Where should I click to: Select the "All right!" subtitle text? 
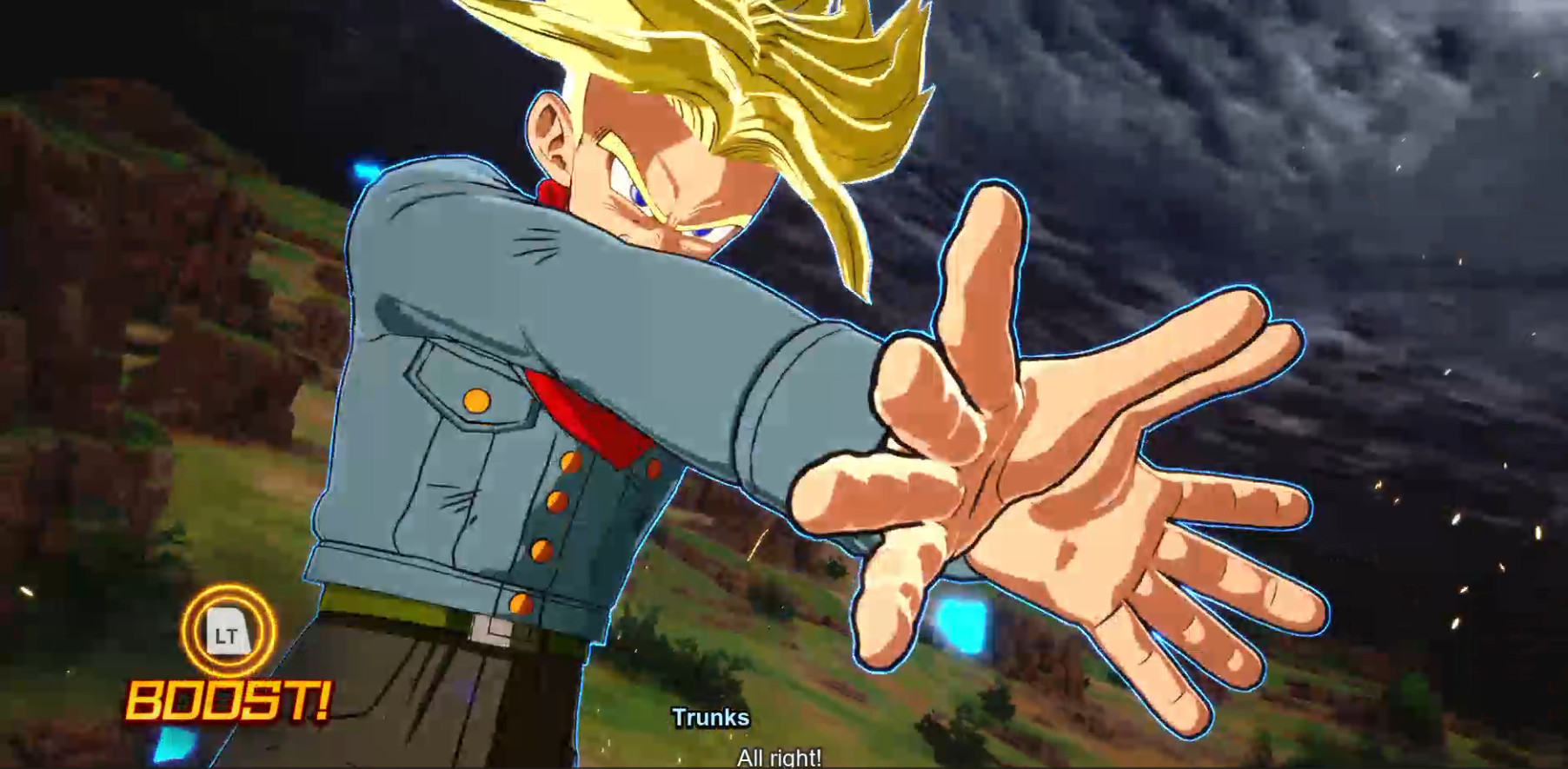click(778, 758)
